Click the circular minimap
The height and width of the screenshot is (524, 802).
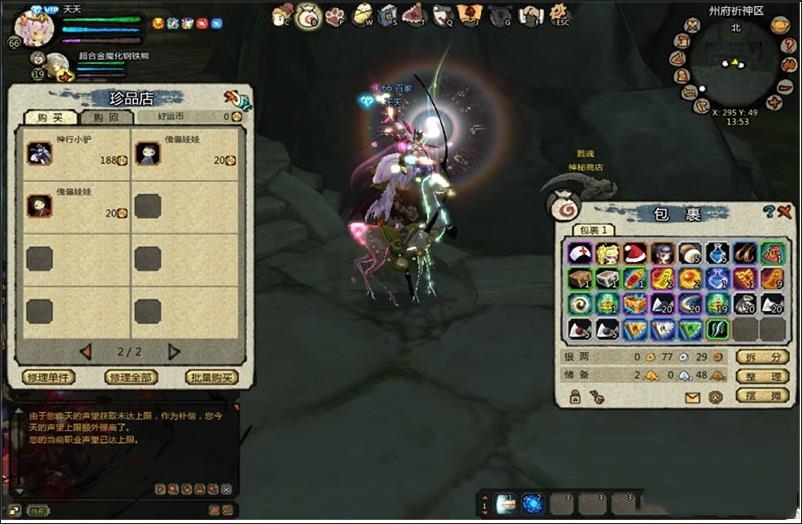(735, 64)
